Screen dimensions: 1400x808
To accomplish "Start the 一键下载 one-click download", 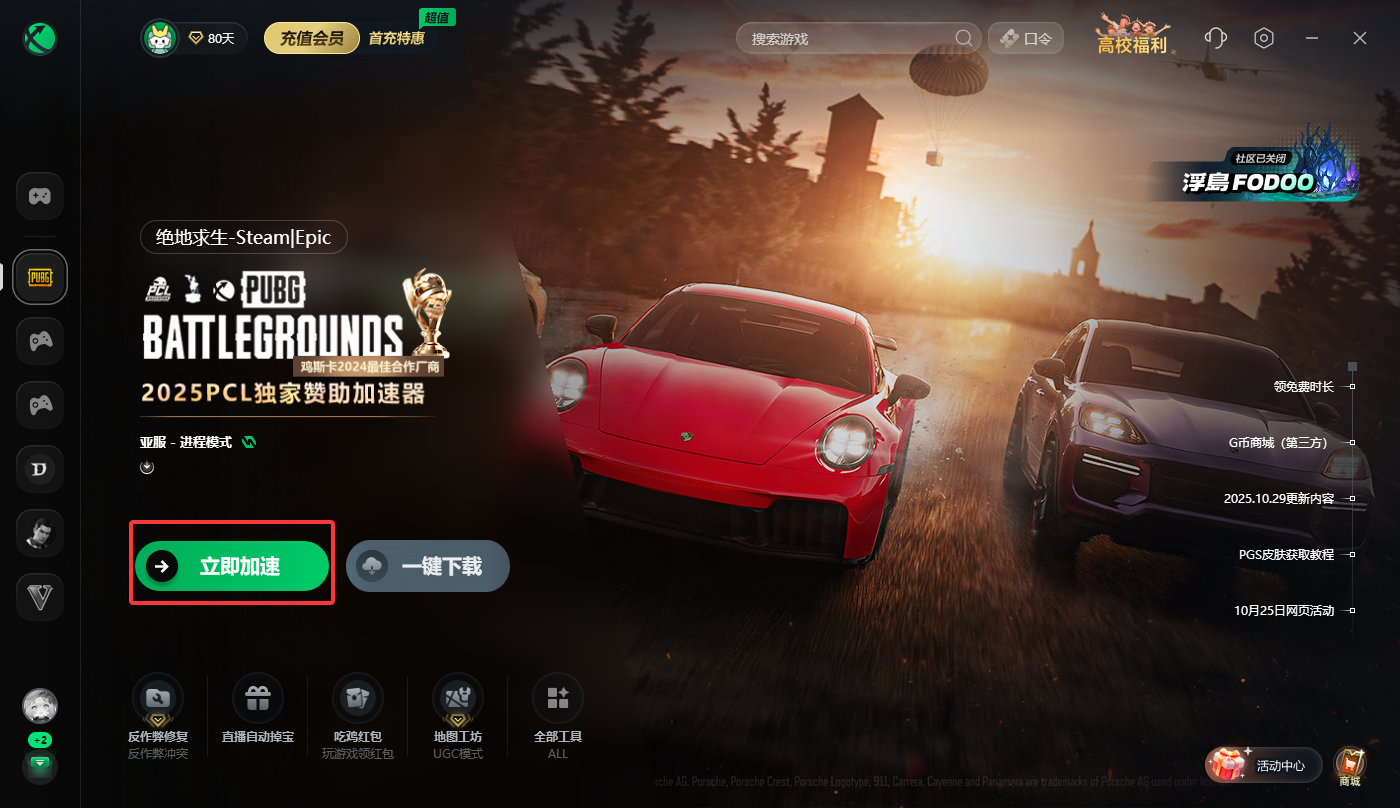I will coord(428,567).
